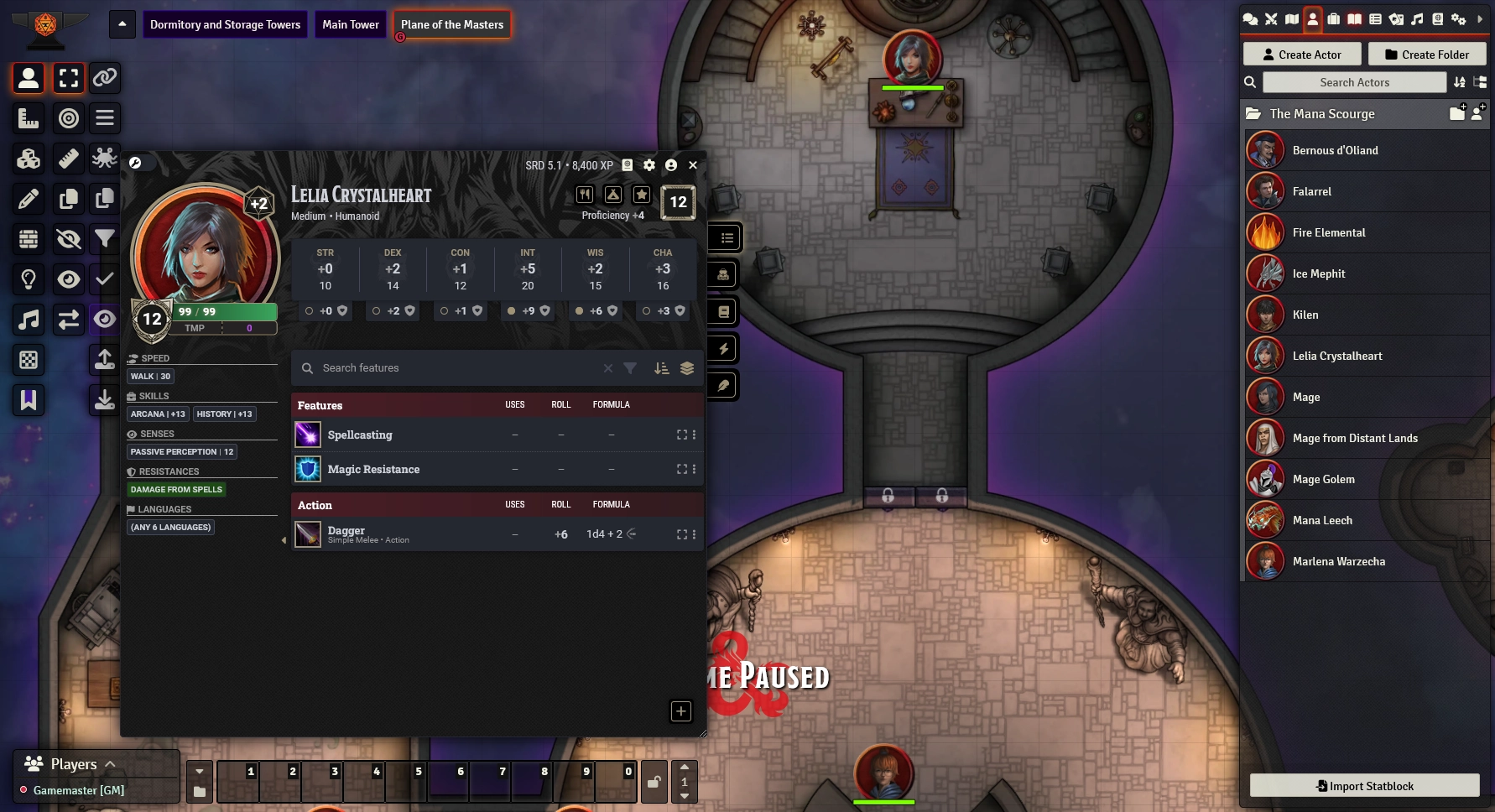Open sheet settings gear icon
The image size is (1495, 812).
pyautogui.click(x=649, y=165)
